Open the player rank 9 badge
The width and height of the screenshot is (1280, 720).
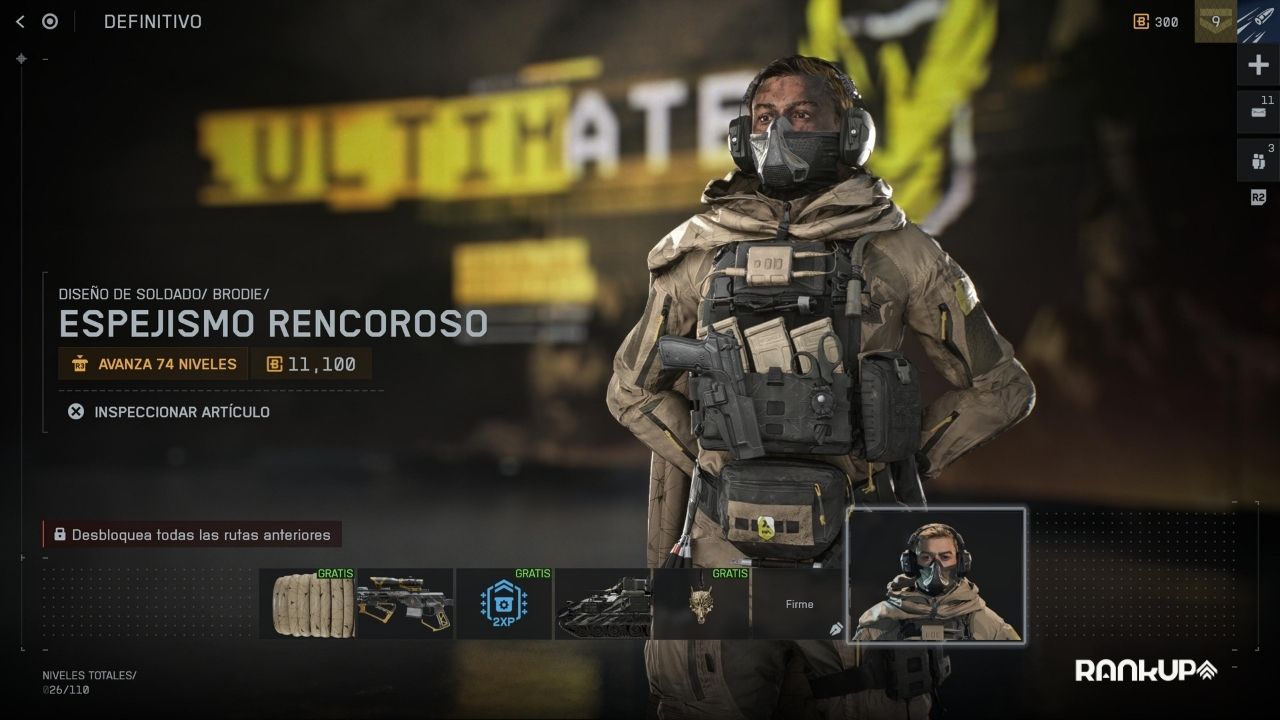[1215, 21]
